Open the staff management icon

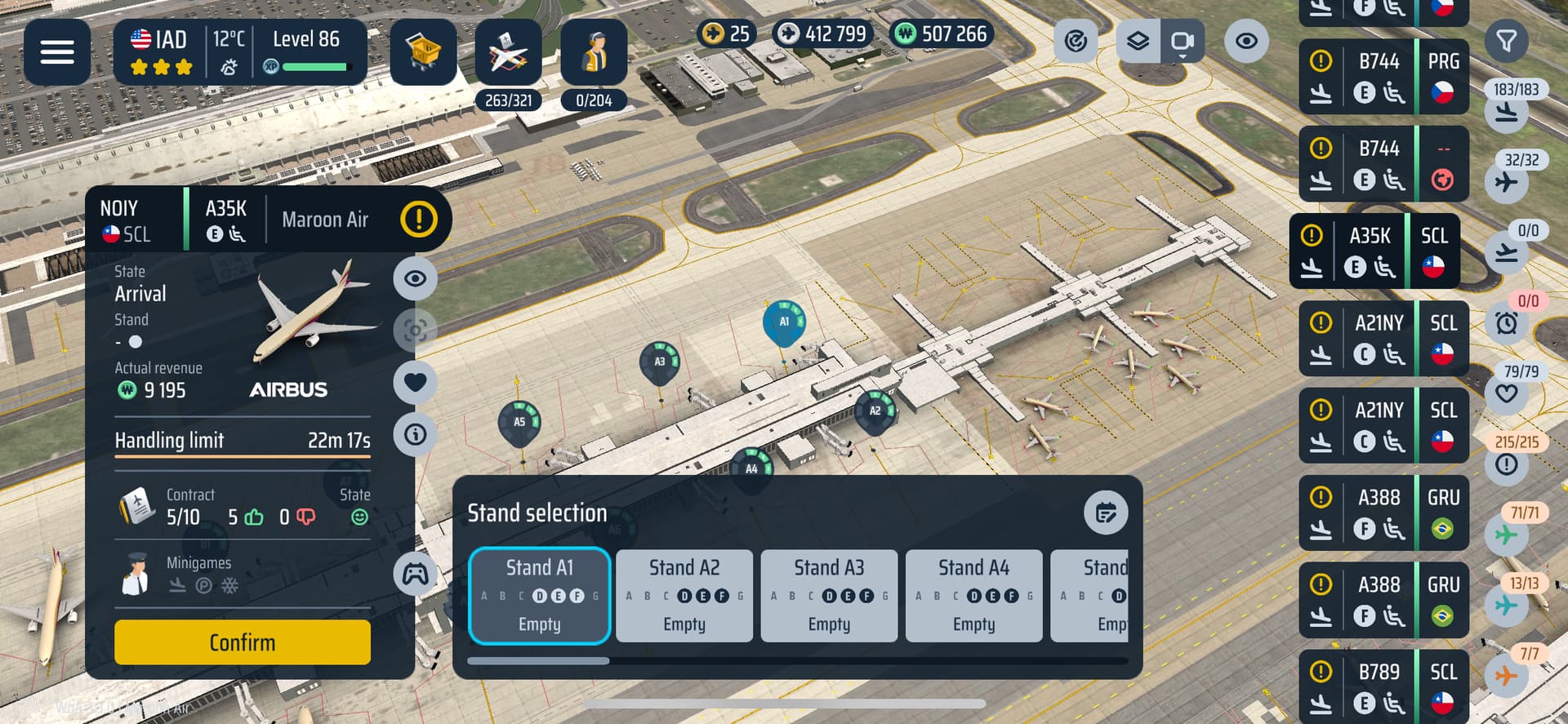pyautogui.click(x=594, y=52)
